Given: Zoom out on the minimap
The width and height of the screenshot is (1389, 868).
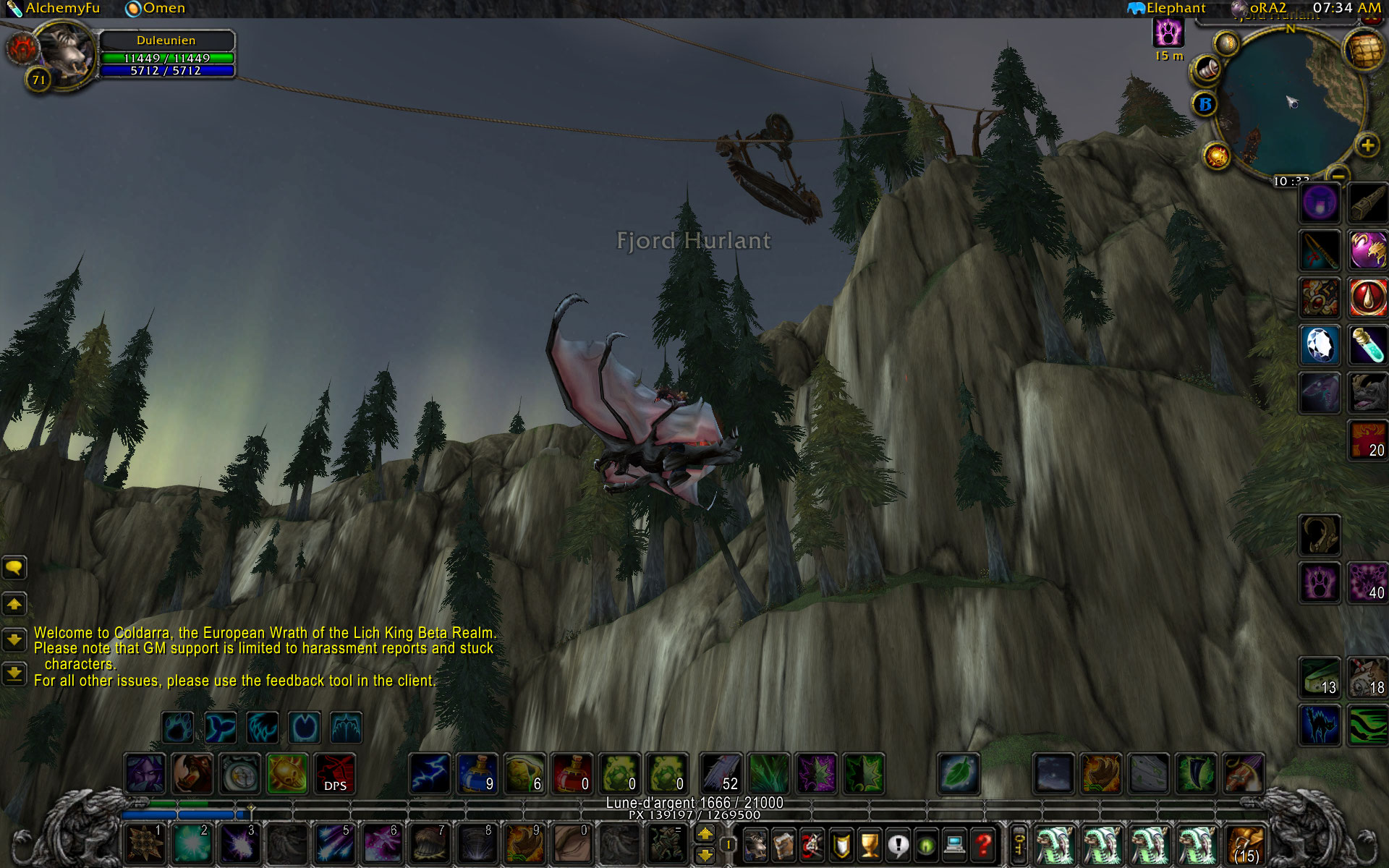Looking at the screenshot, I should coord(1339,175).
